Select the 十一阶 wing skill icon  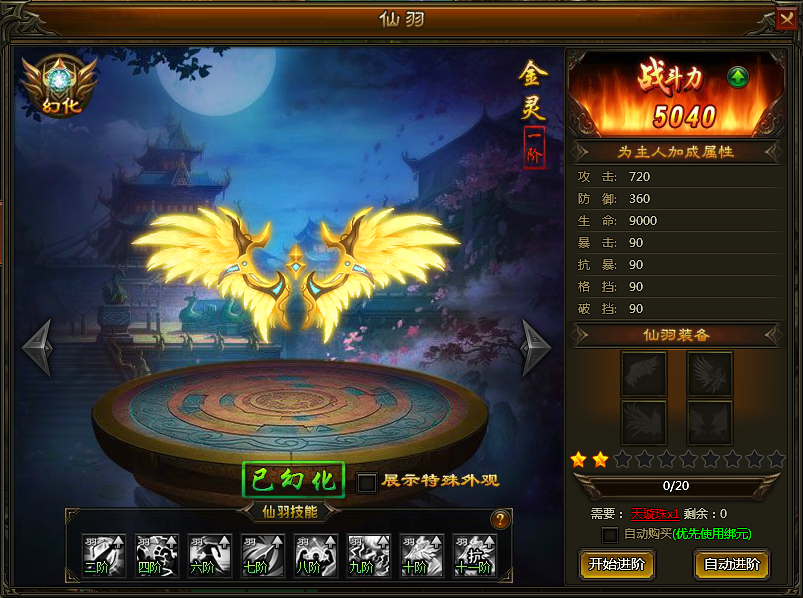475,555
